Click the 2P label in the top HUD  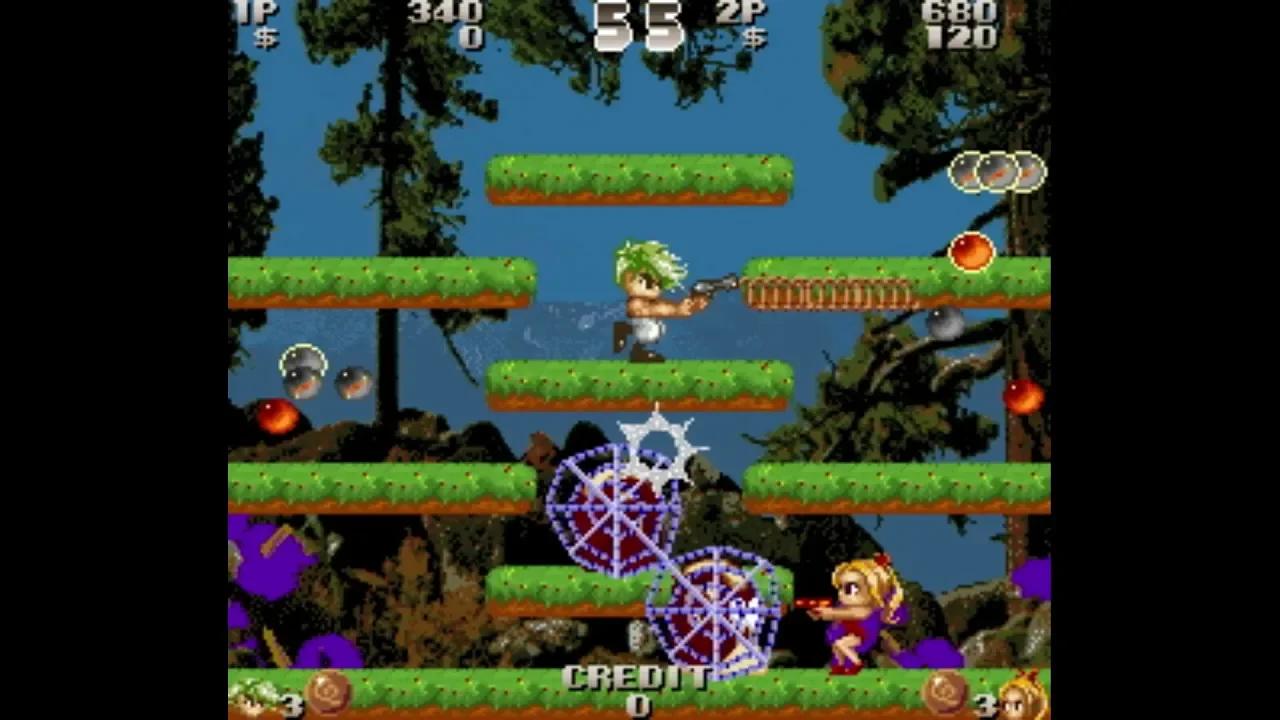pos(737,12)
